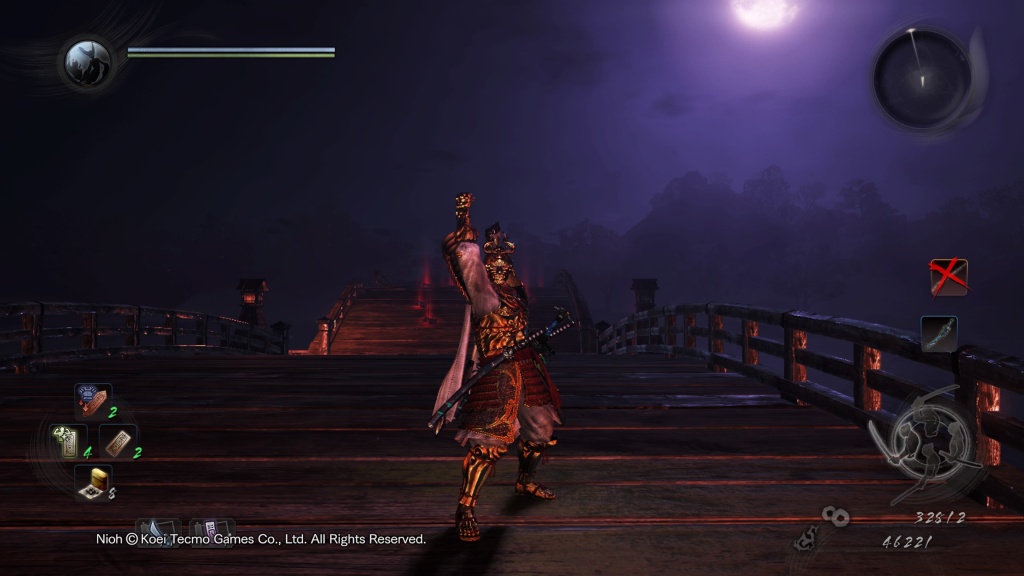
Task: Use the gold box item with count 8
Action: [x=93, y=483]
